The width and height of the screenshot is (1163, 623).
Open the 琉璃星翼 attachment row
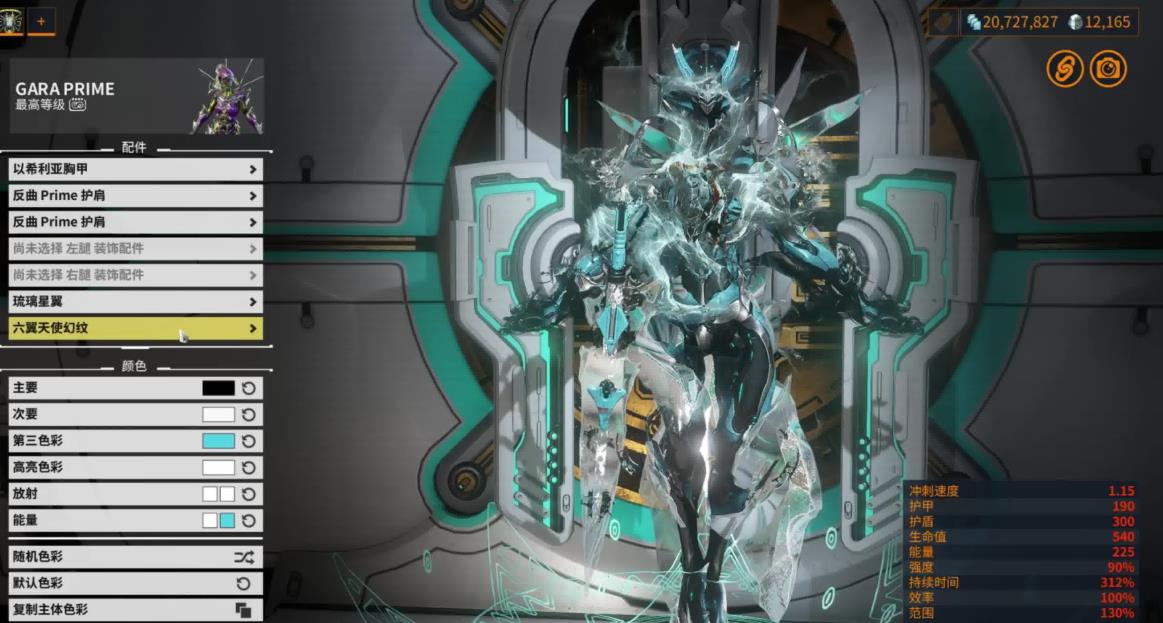point(135,301)
